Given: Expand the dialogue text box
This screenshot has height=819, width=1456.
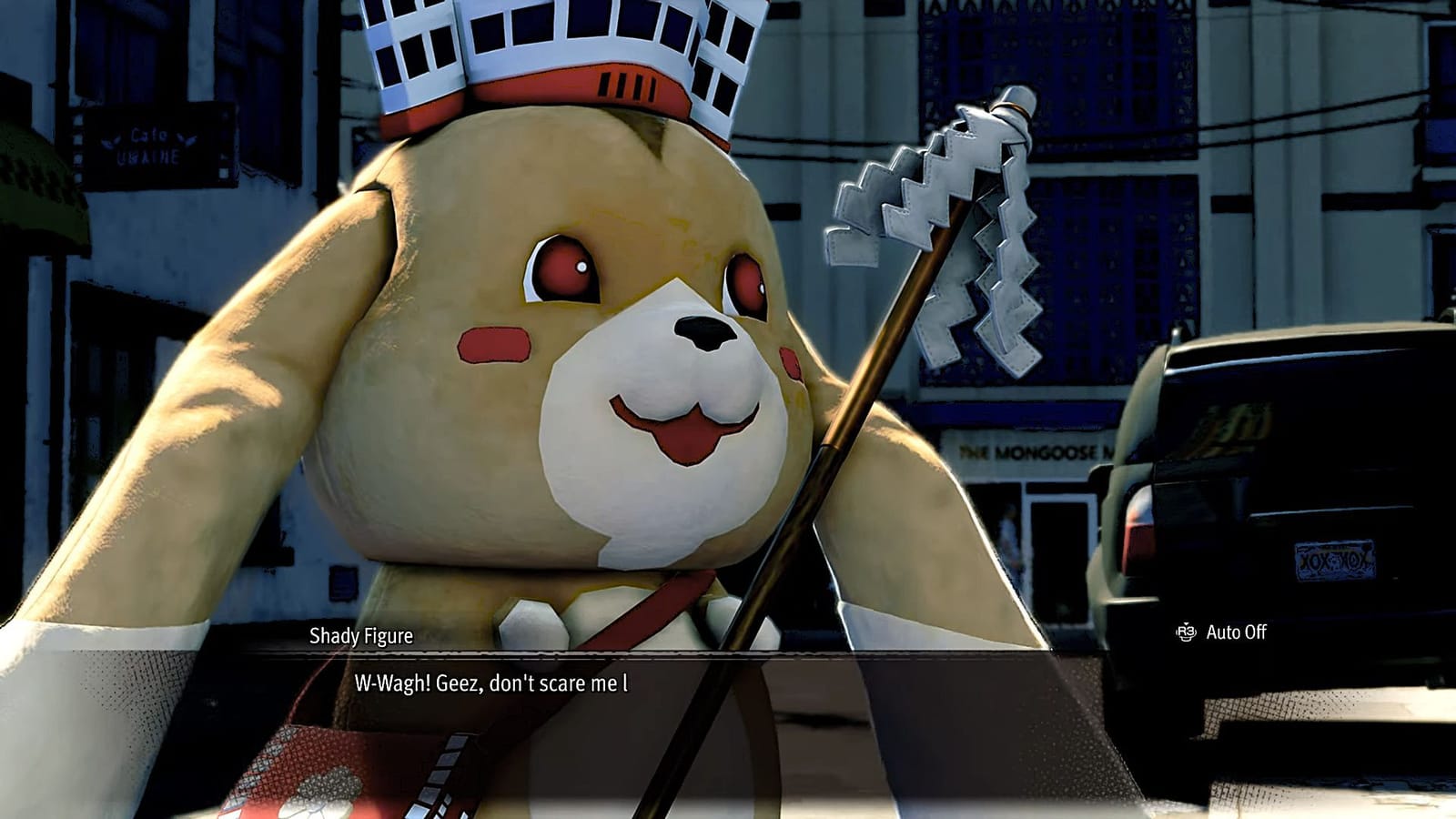Looking at the screenshot, I should pyautogui.click(x=728, y=682).
